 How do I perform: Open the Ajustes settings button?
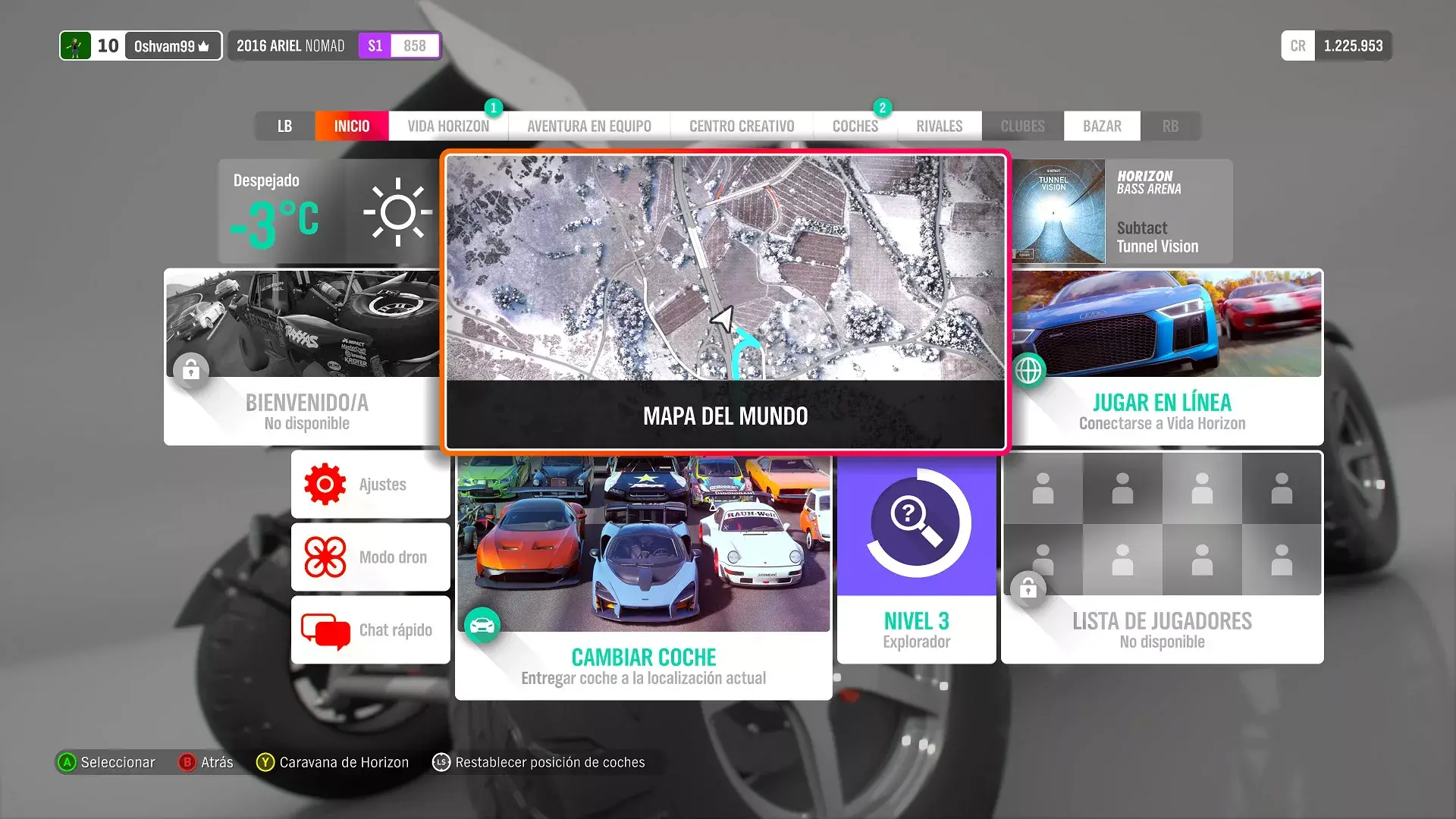pos(371,484)
